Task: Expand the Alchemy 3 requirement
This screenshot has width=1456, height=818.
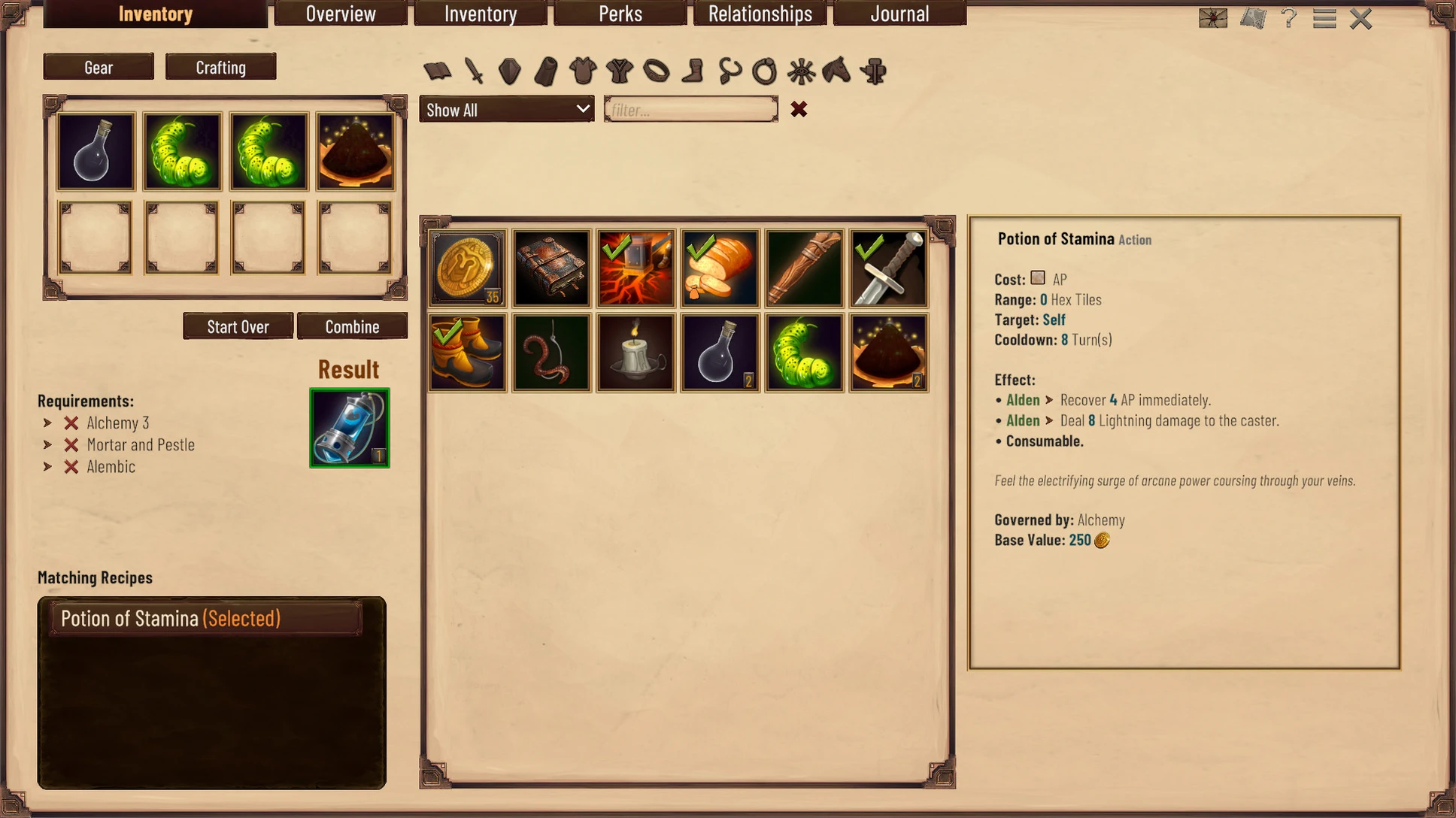Action: 48,423
